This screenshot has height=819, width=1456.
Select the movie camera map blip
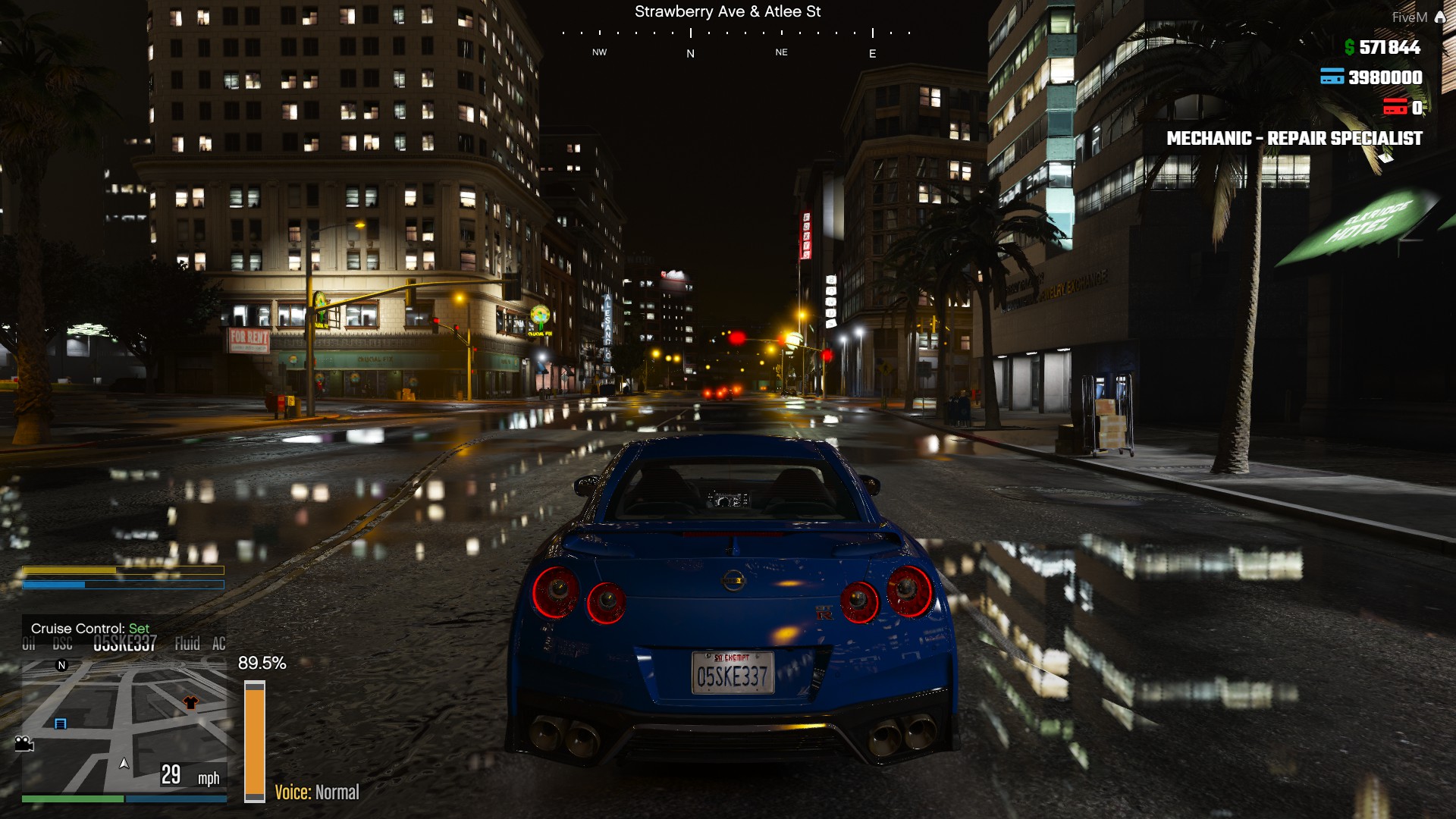tap(24, 743)
